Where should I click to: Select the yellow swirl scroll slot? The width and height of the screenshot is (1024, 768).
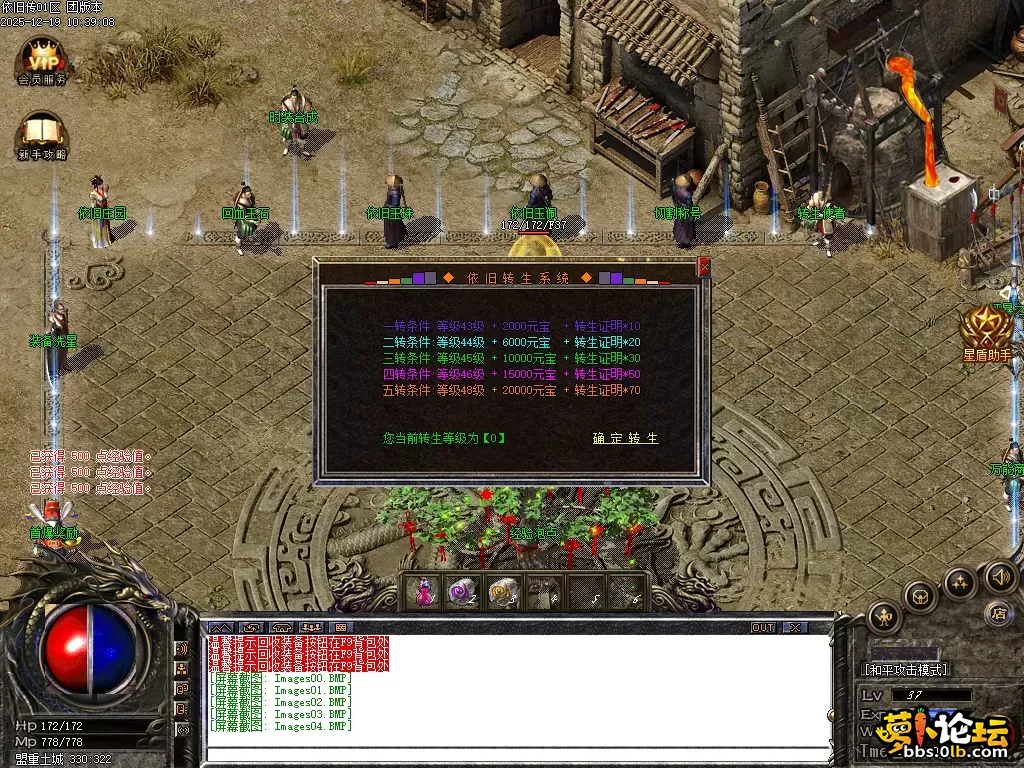coord(501,592)
